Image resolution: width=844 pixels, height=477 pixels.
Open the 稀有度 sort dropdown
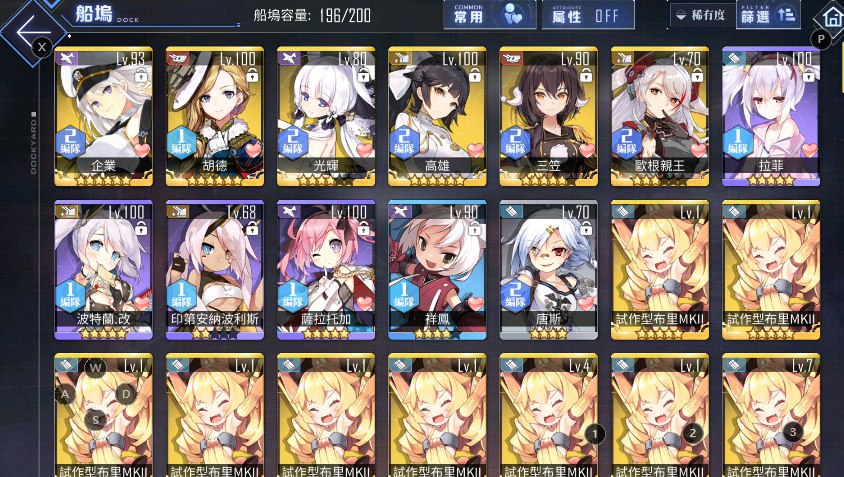[x=699, y=15]
